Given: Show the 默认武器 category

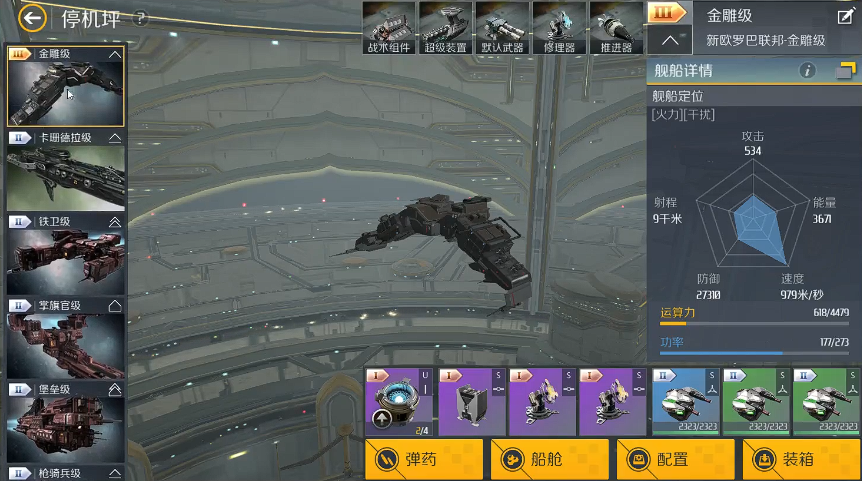Looking at the screenshot, I should pos(501,28).
